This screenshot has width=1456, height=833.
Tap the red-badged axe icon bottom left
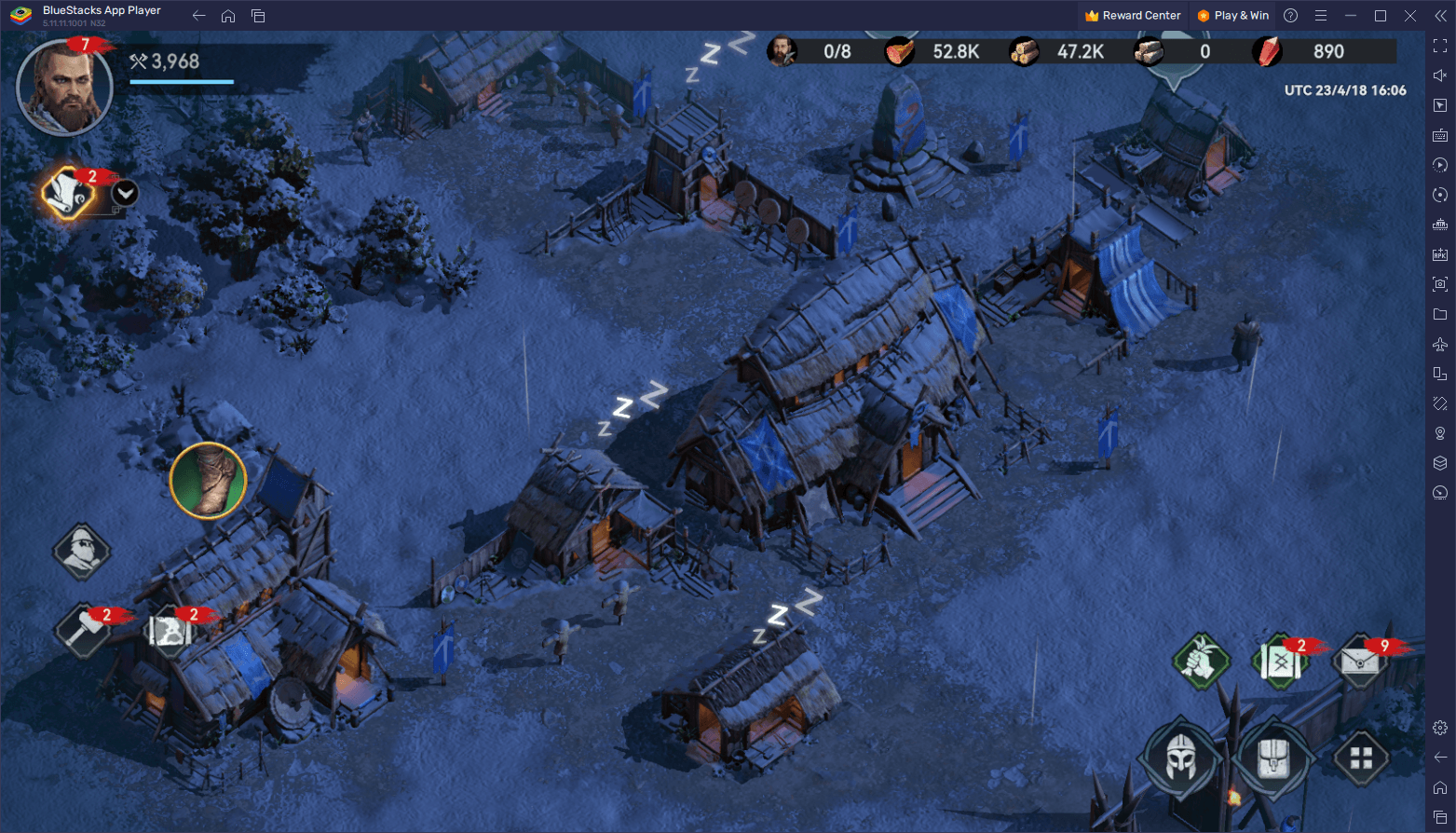82,629
